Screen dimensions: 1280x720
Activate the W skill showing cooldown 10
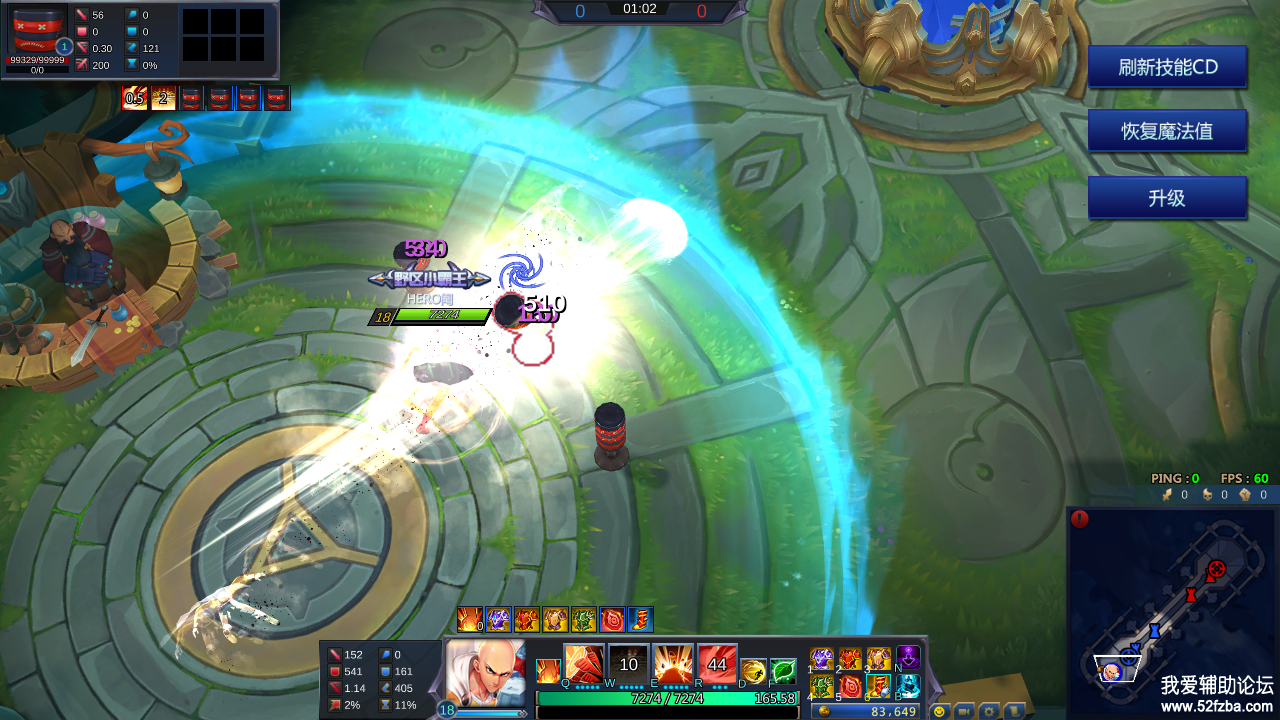pos(629,663)
